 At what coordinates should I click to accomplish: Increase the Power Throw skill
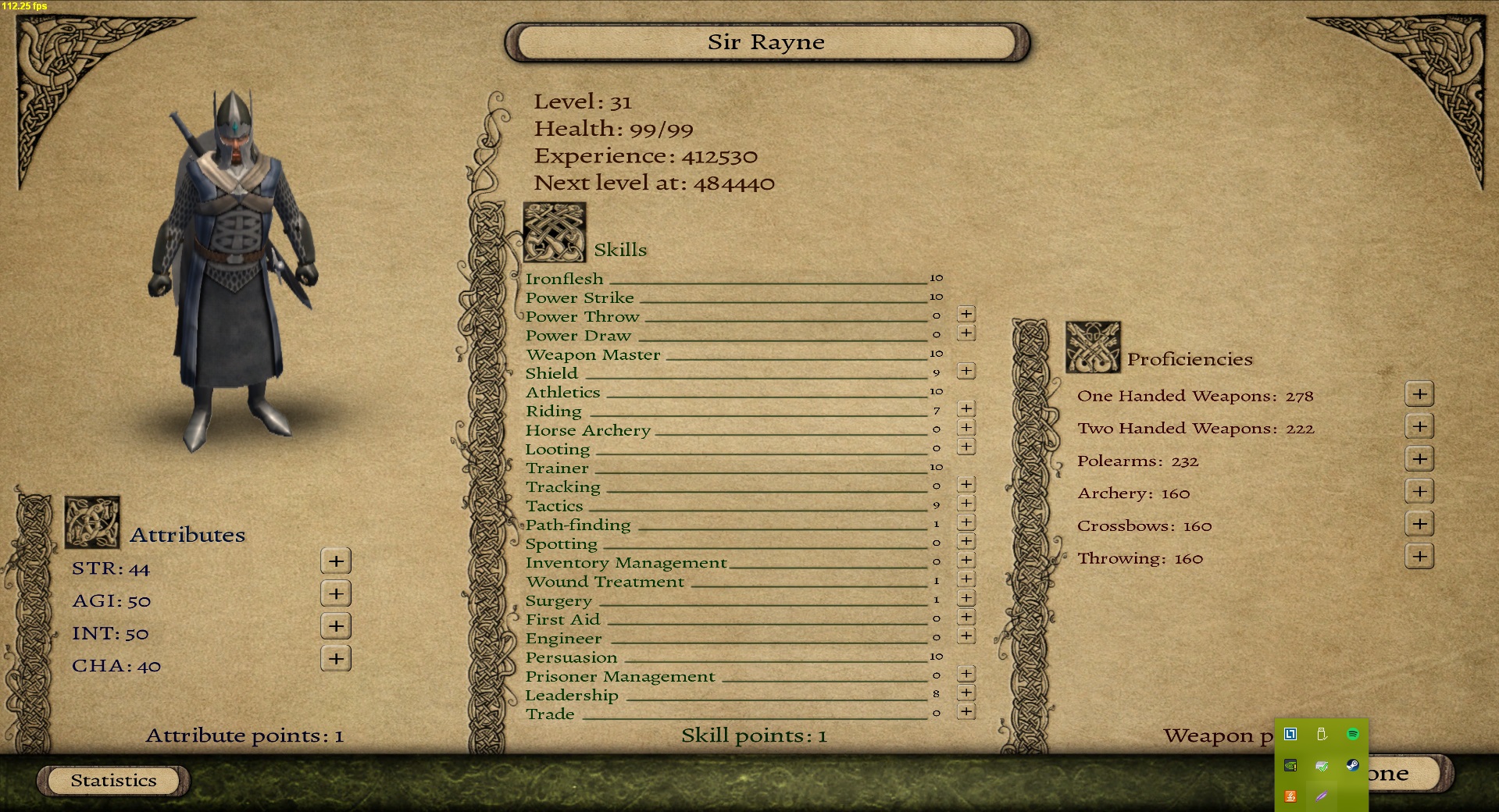(966, 314)
